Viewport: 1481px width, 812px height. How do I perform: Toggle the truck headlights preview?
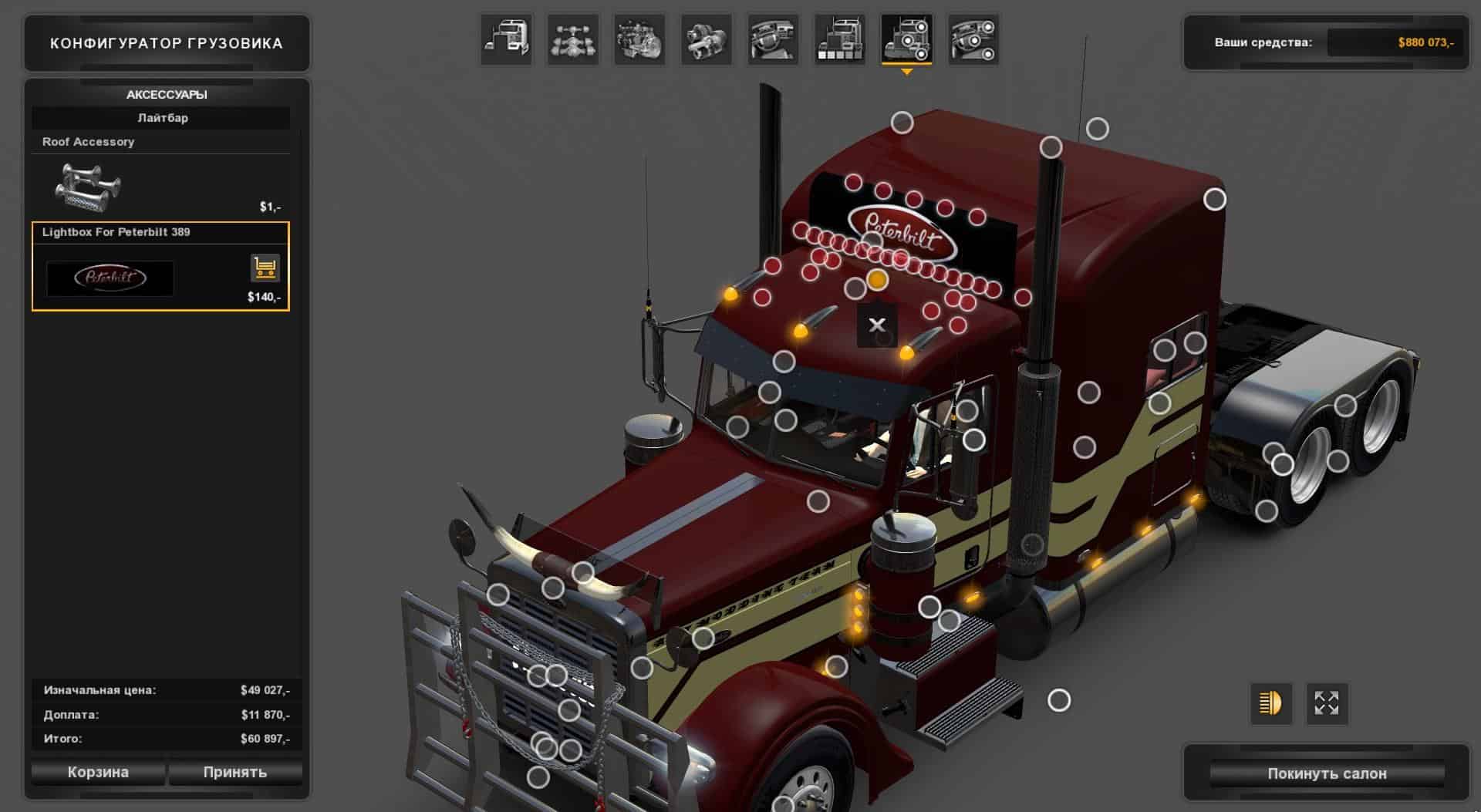click(1270, 703)
